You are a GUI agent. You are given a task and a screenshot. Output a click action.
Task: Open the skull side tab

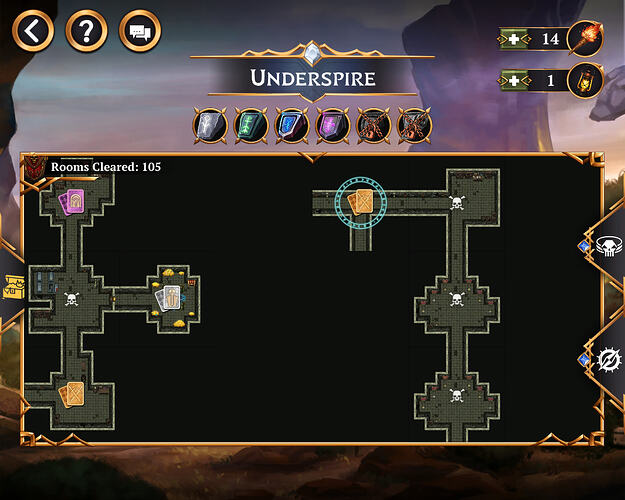pos(607,249)
